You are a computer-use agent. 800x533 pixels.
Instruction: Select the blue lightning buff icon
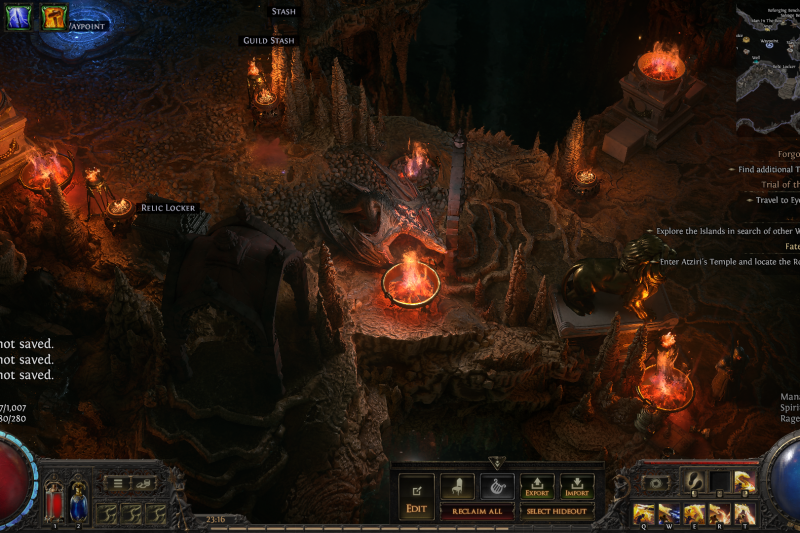[20, 17]
